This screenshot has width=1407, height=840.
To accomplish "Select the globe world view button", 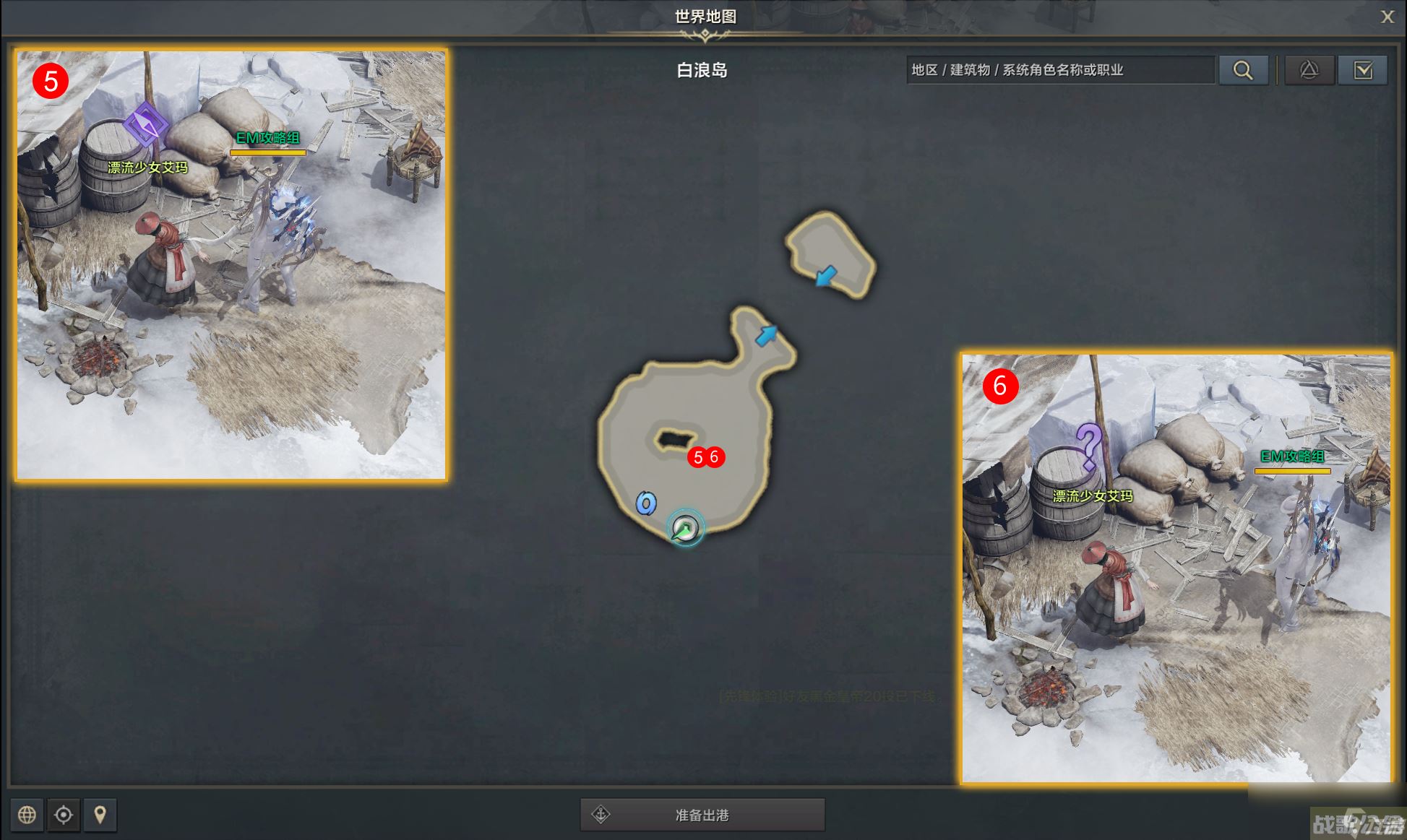I will [x=27, y=815].
